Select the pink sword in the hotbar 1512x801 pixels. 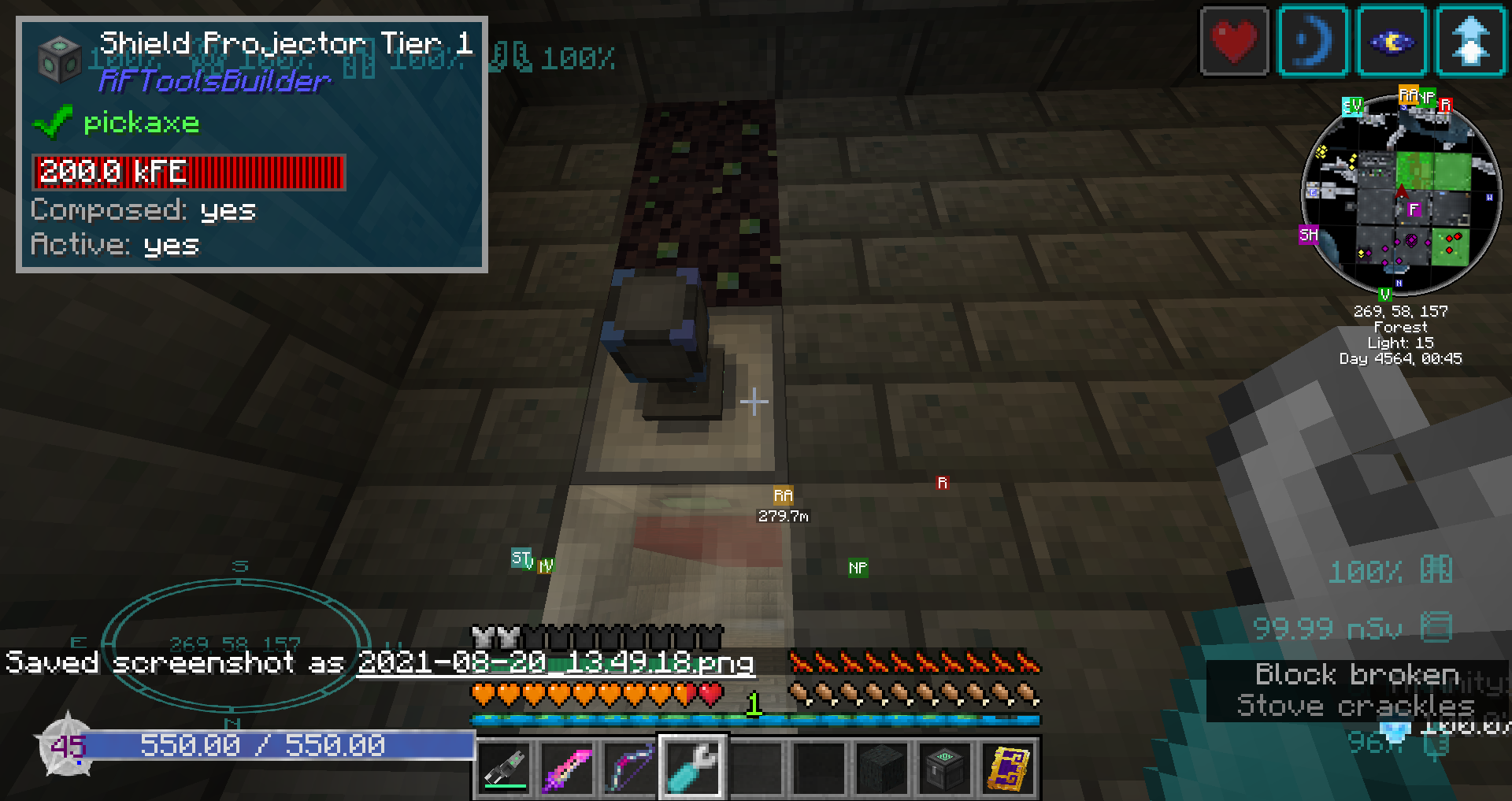pyautogui.click(x=566, y=768)
